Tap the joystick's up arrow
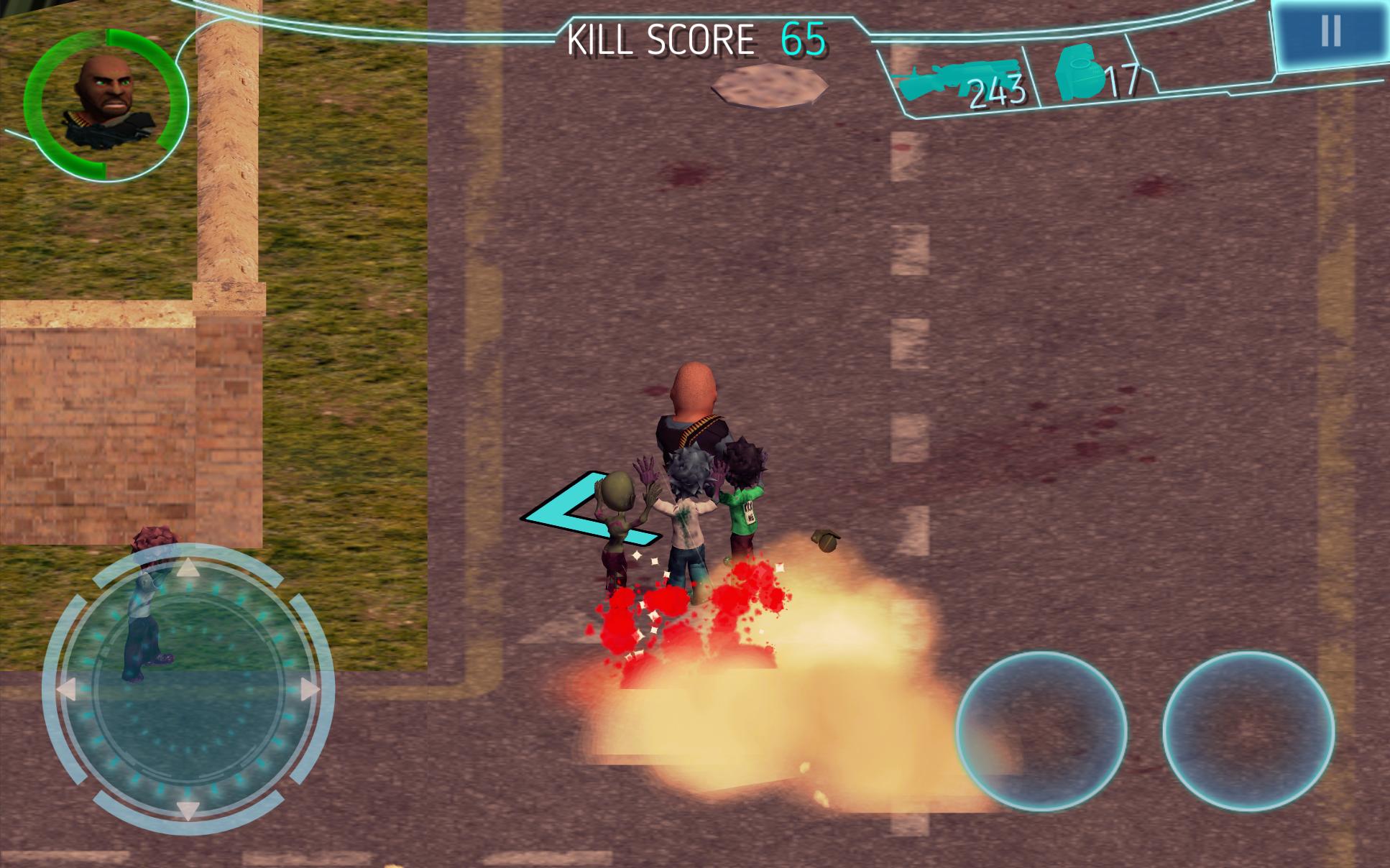This screenshot has width=1390, height=868. click(x=188, y=569)
